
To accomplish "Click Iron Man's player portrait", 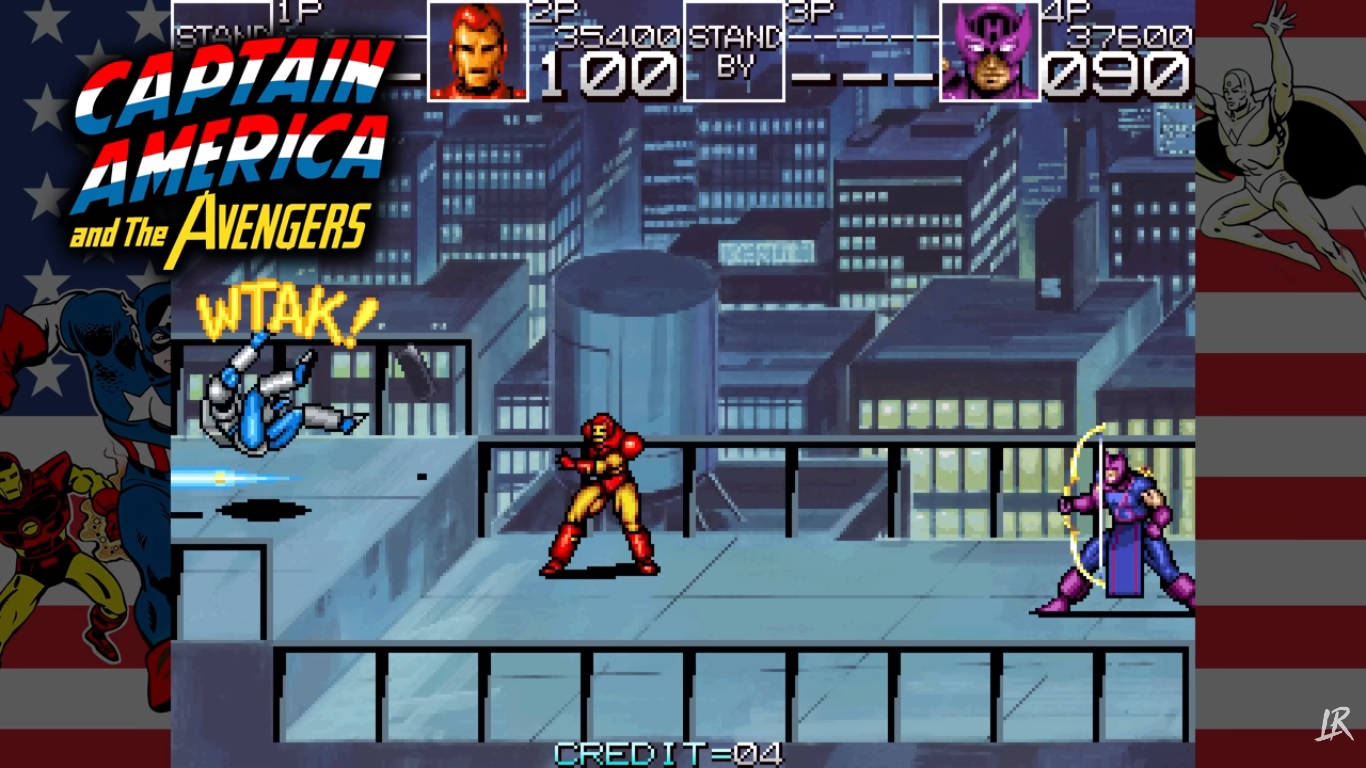I will 478,51.
